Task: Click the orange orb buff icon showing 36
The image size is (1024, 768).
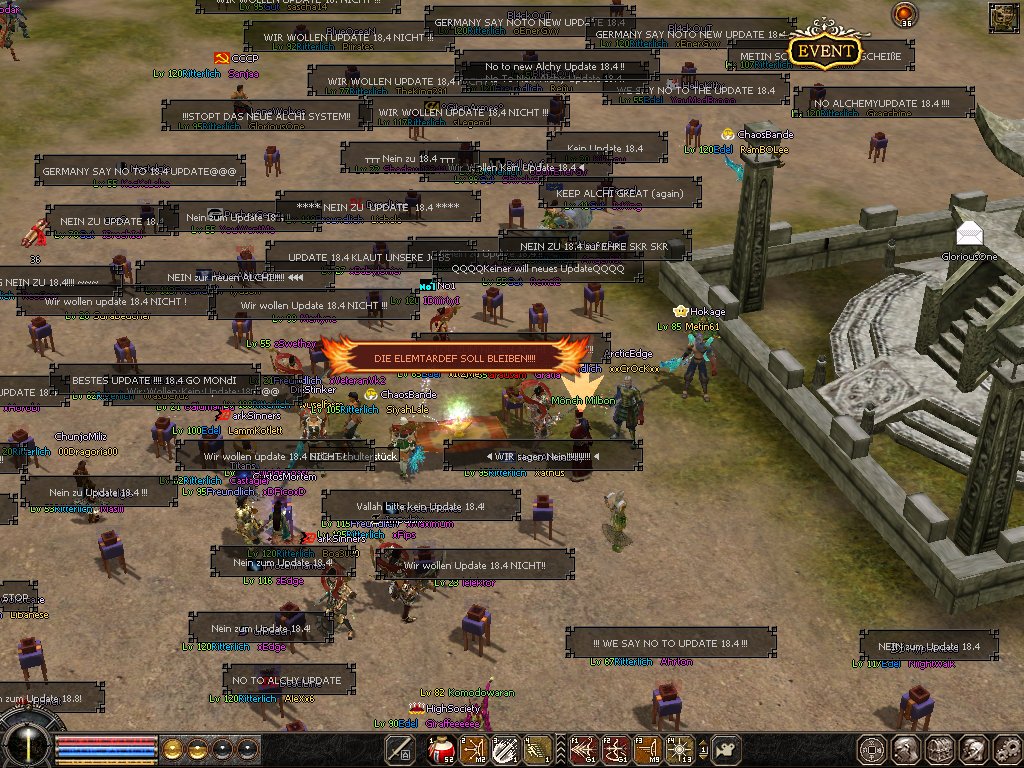Action: tap(904, 14)
